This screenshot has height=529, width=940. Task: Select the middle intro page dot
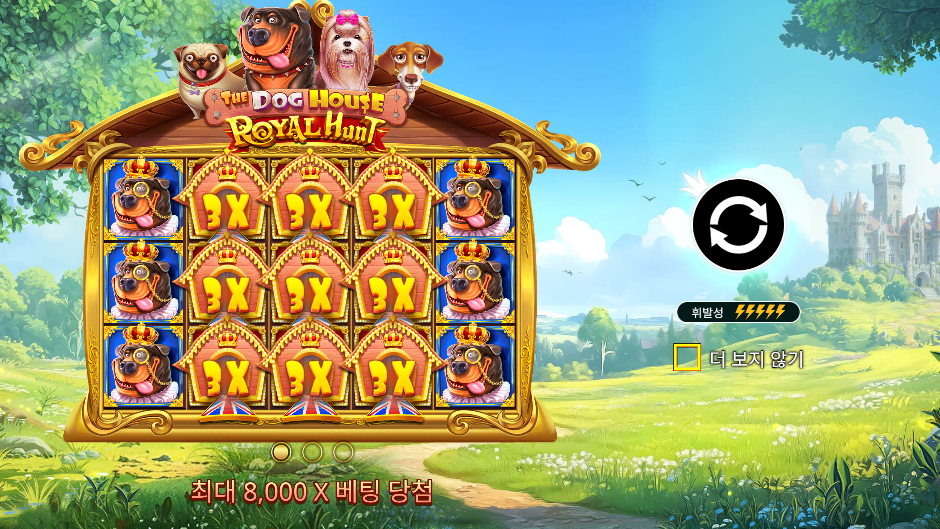[312, 452]
